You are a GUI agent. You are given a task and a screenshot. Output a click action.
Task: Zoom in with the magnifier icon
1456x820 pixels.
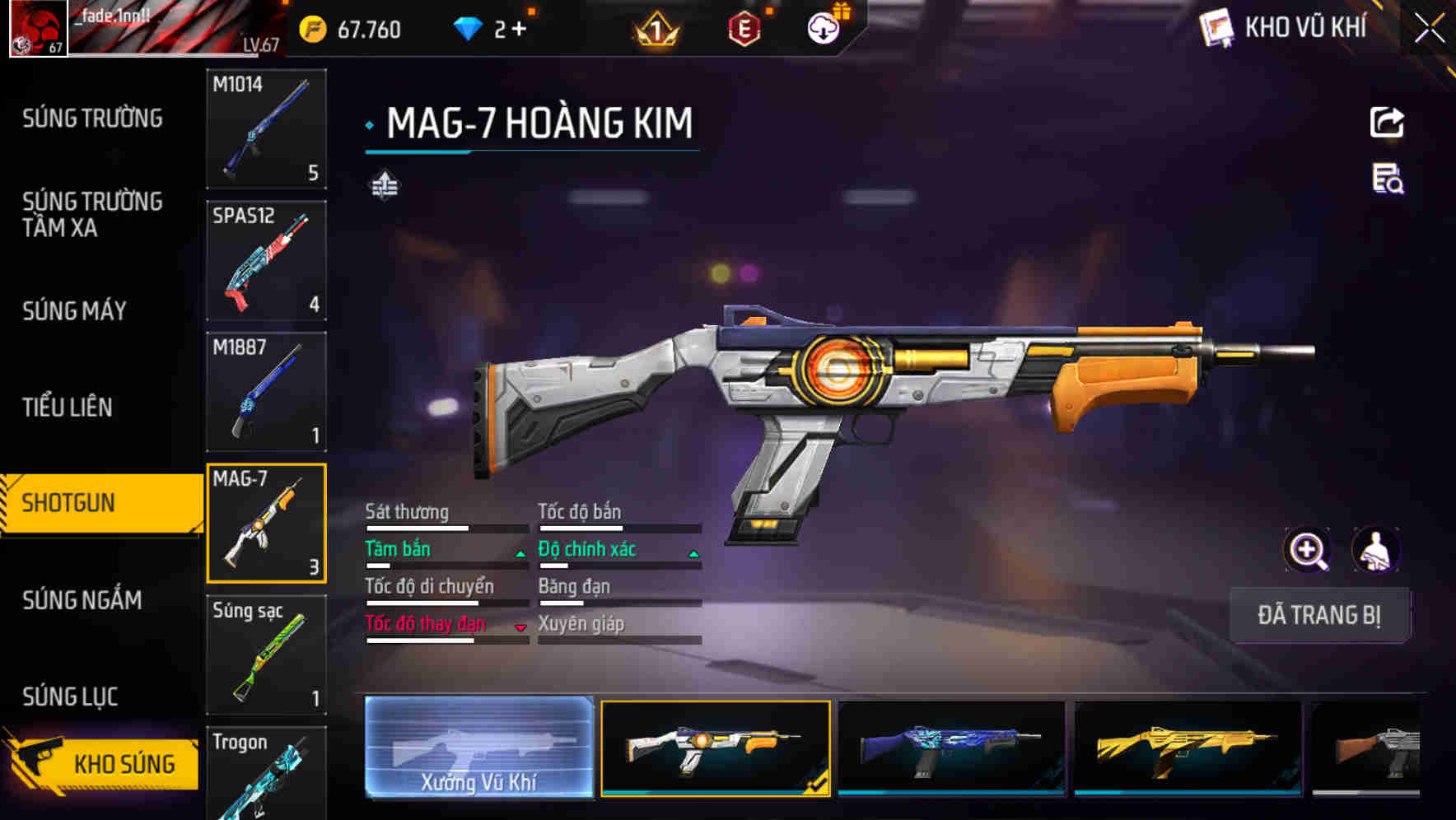pyautogui.click(x=1307, y=550)
